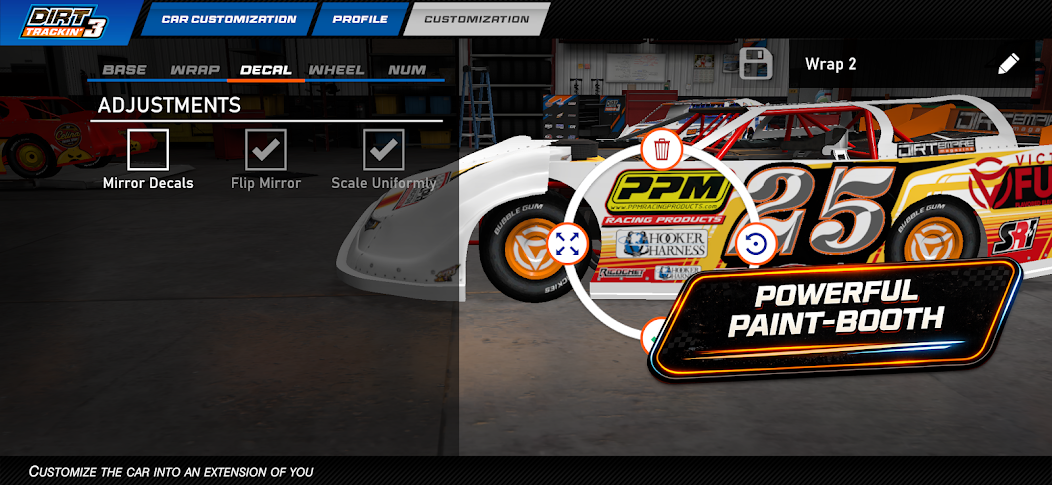The height and width of the screenshot is (485, 1052).
Task: Switch to the Base sub-tab
Action: [x=124, y=70]
